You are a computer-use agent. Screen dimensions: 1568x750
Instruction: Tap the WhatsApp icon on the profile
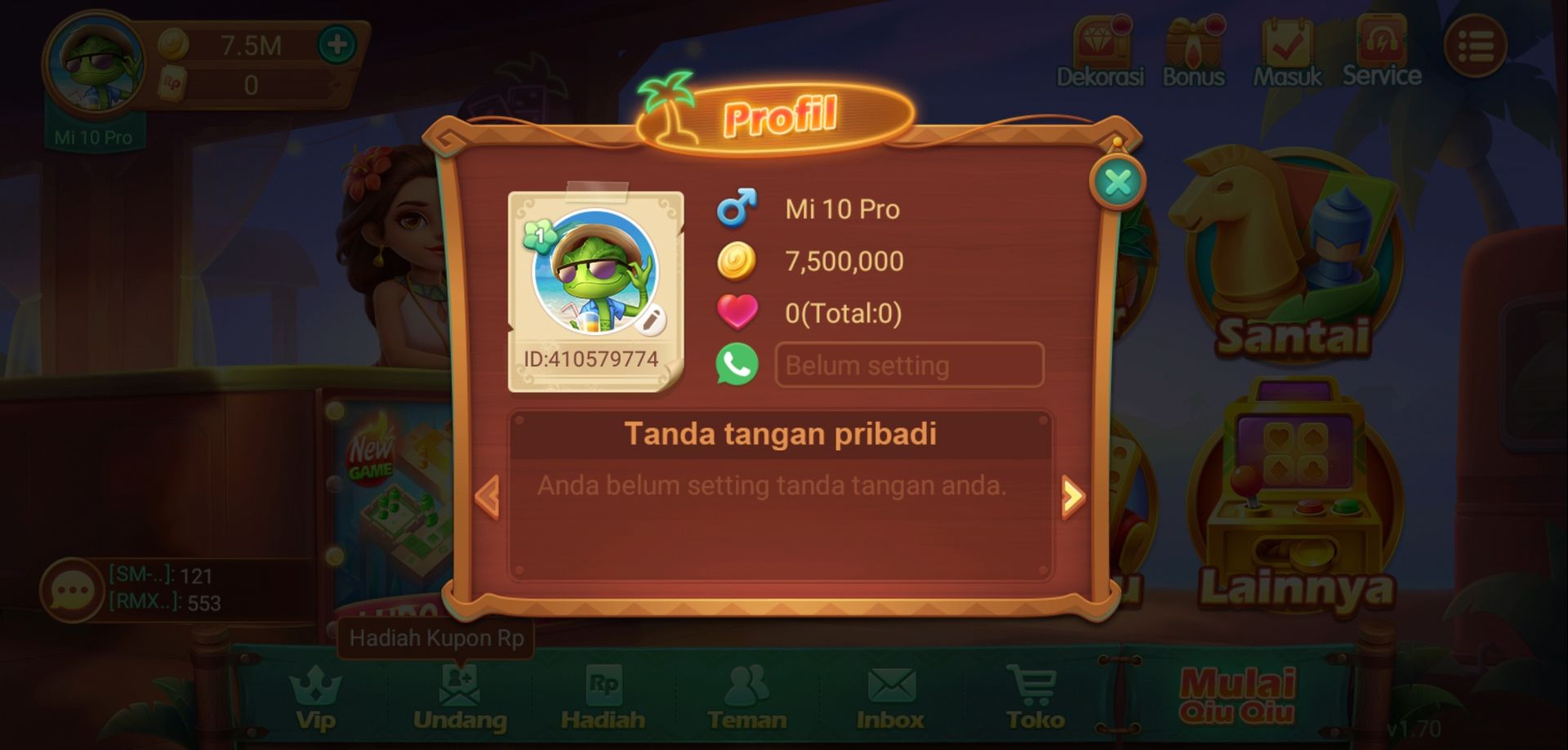click(736, 364)
